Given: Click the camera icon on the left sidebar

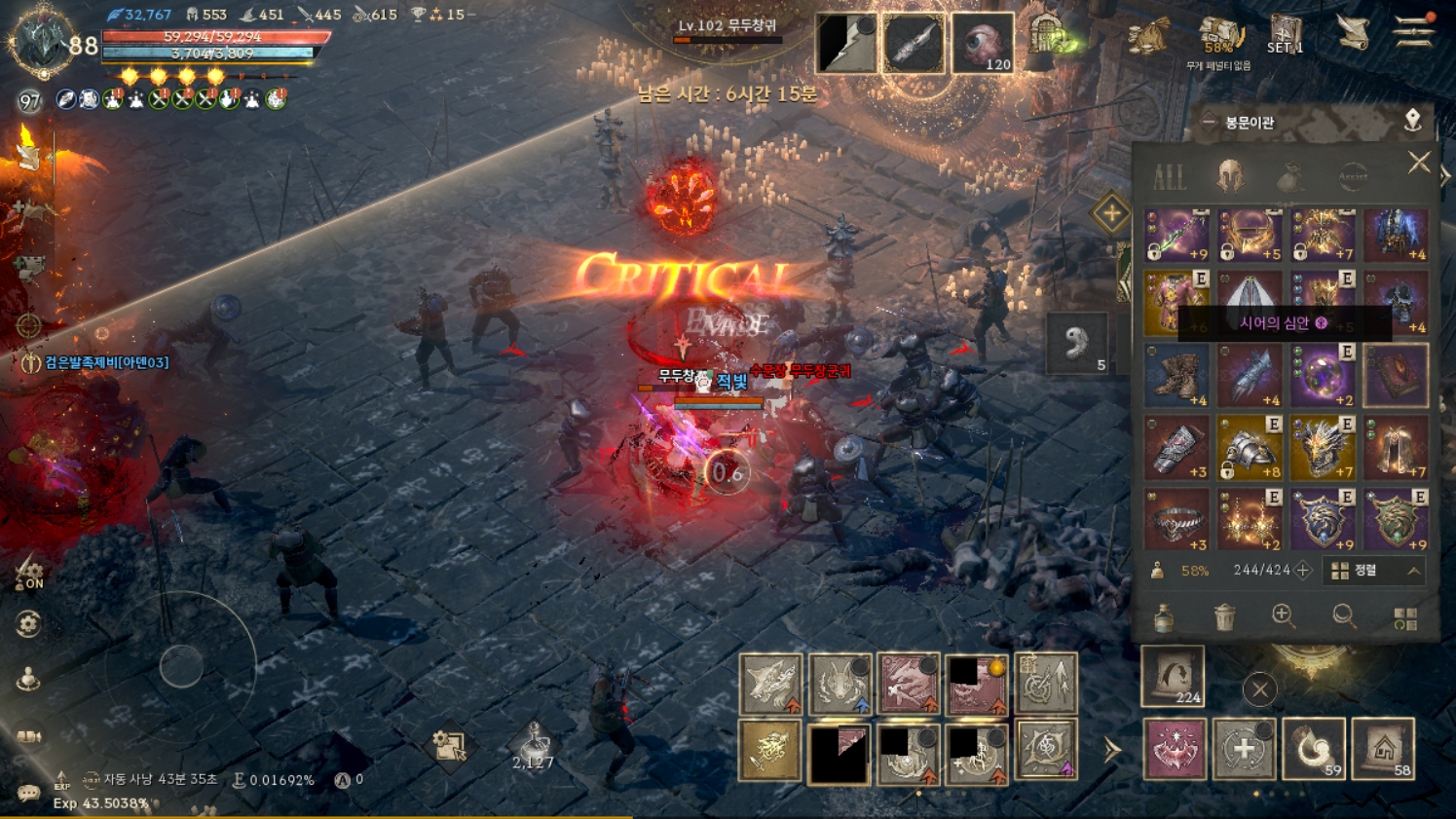Looking at the screenshot, I should (x=27, y=734).
